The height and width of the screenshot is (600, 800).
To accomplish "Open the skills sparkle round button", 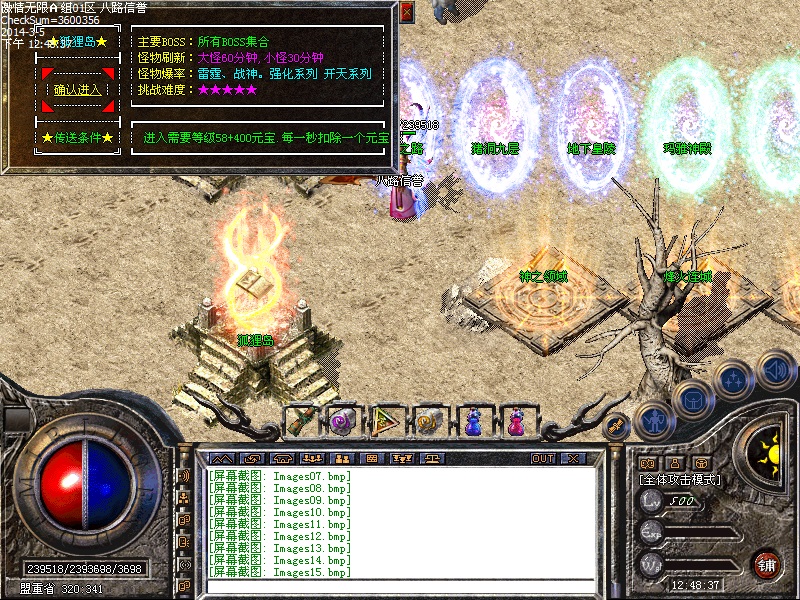I will (x=733, y=380).
